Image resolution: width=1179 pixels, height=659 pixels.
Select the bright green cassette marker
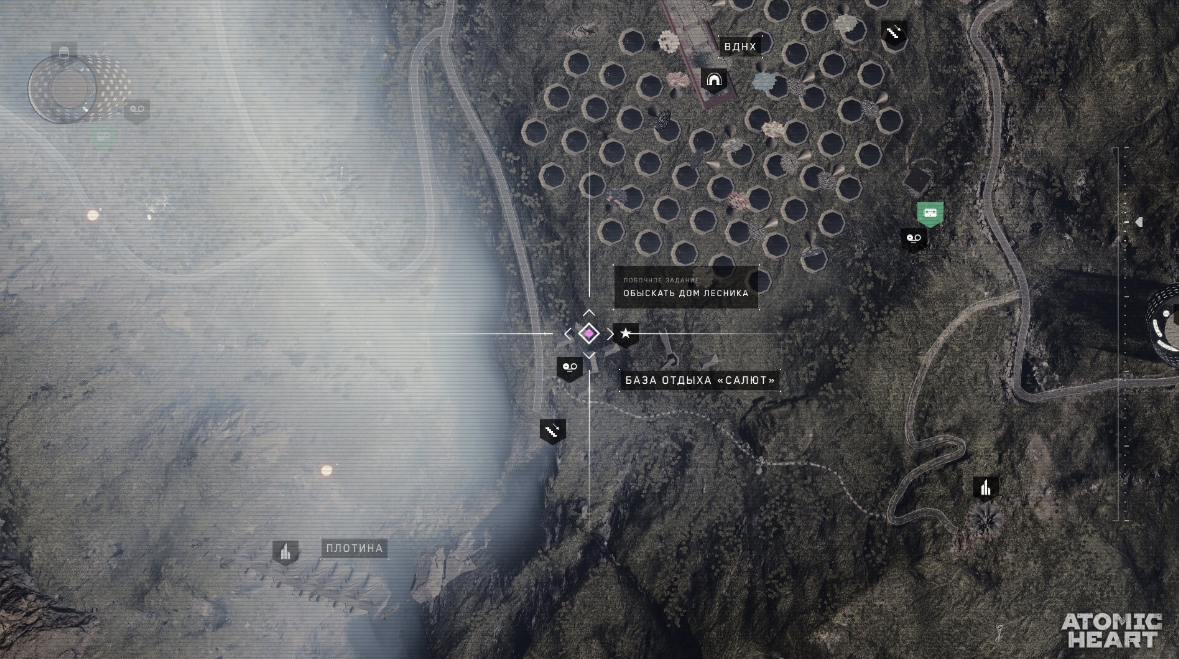click(930, 212)
